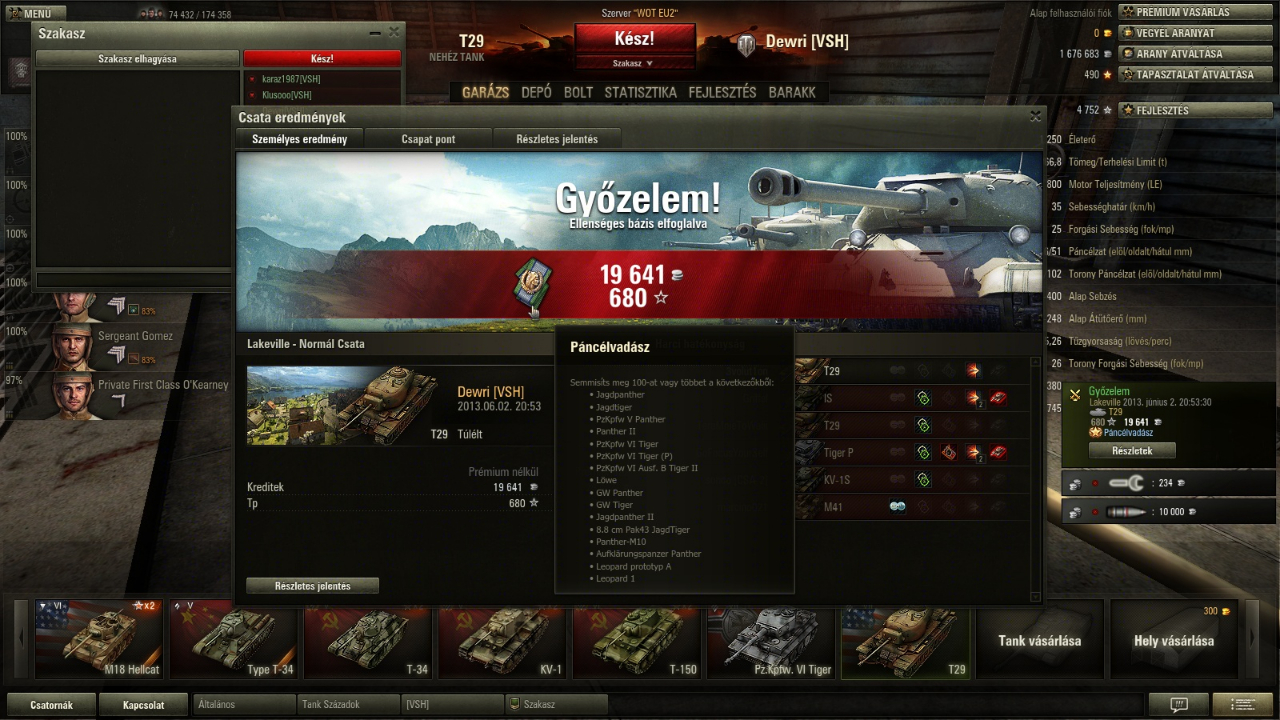Open the Csatornák channels button
Screen dimensions: 1280x720
coord(51,705)
